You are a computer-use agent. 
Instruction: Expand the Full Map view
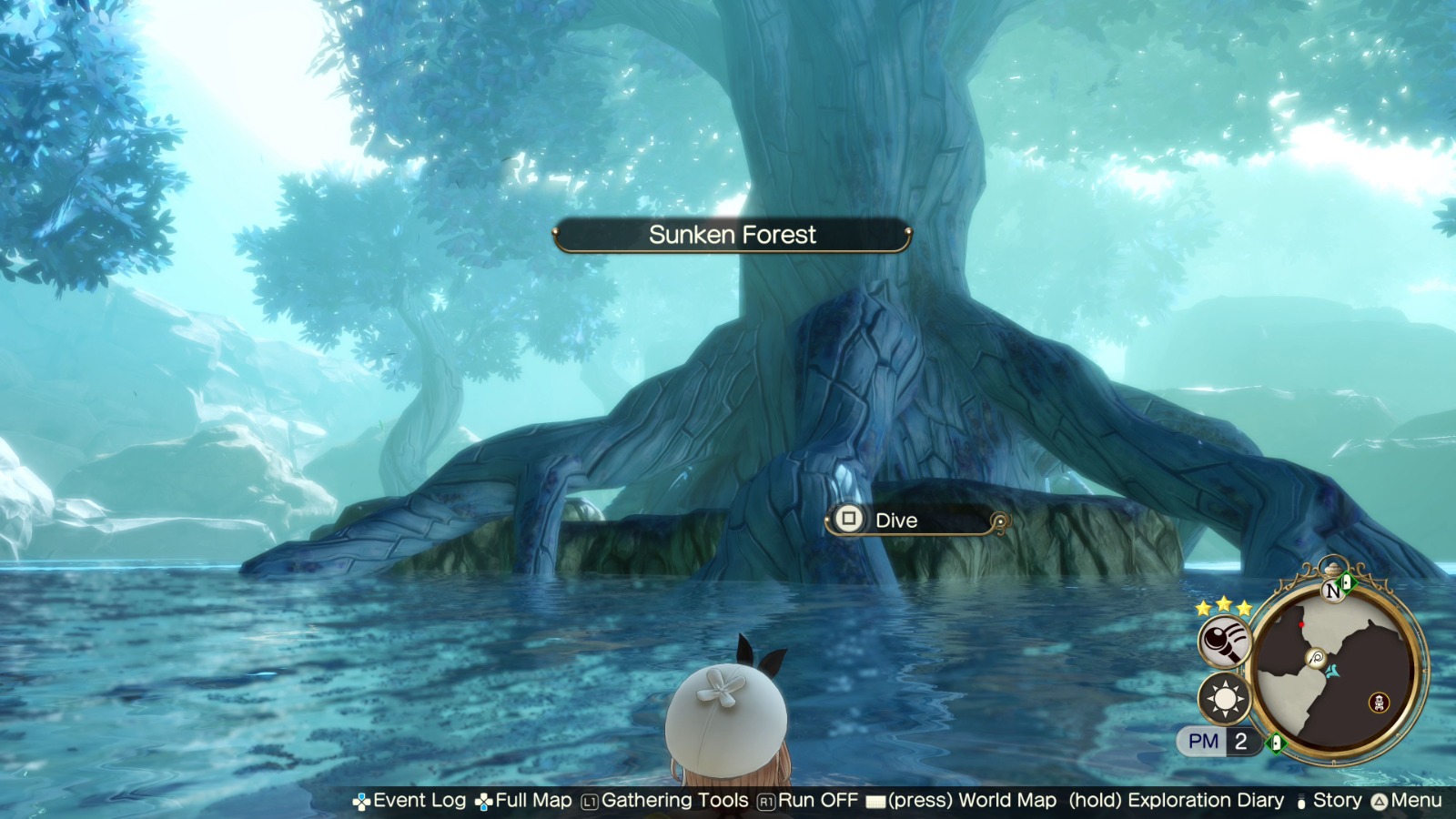(x=533, y=800)
